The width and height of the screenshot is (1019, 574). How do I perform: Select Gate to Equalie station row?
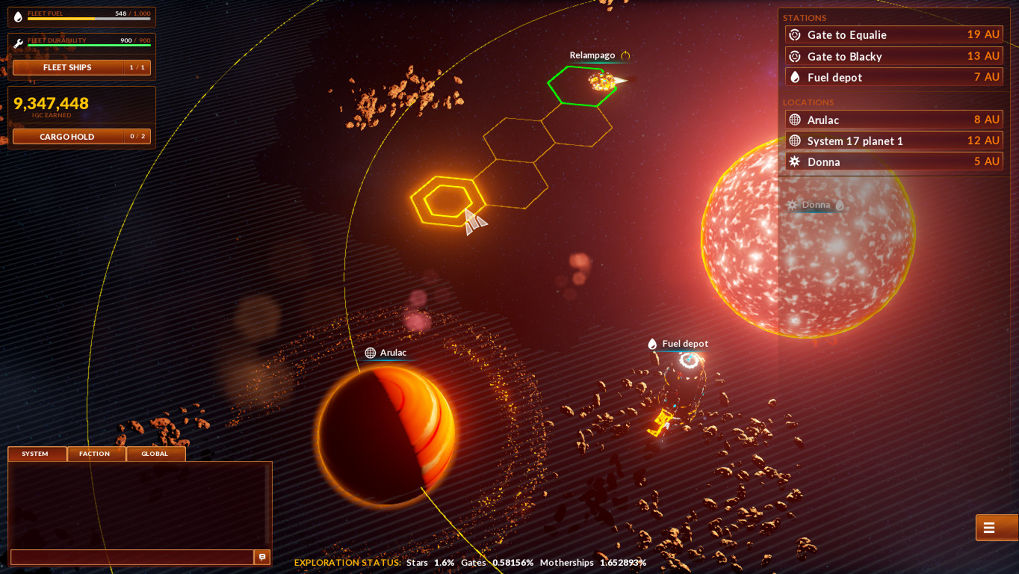893,35
